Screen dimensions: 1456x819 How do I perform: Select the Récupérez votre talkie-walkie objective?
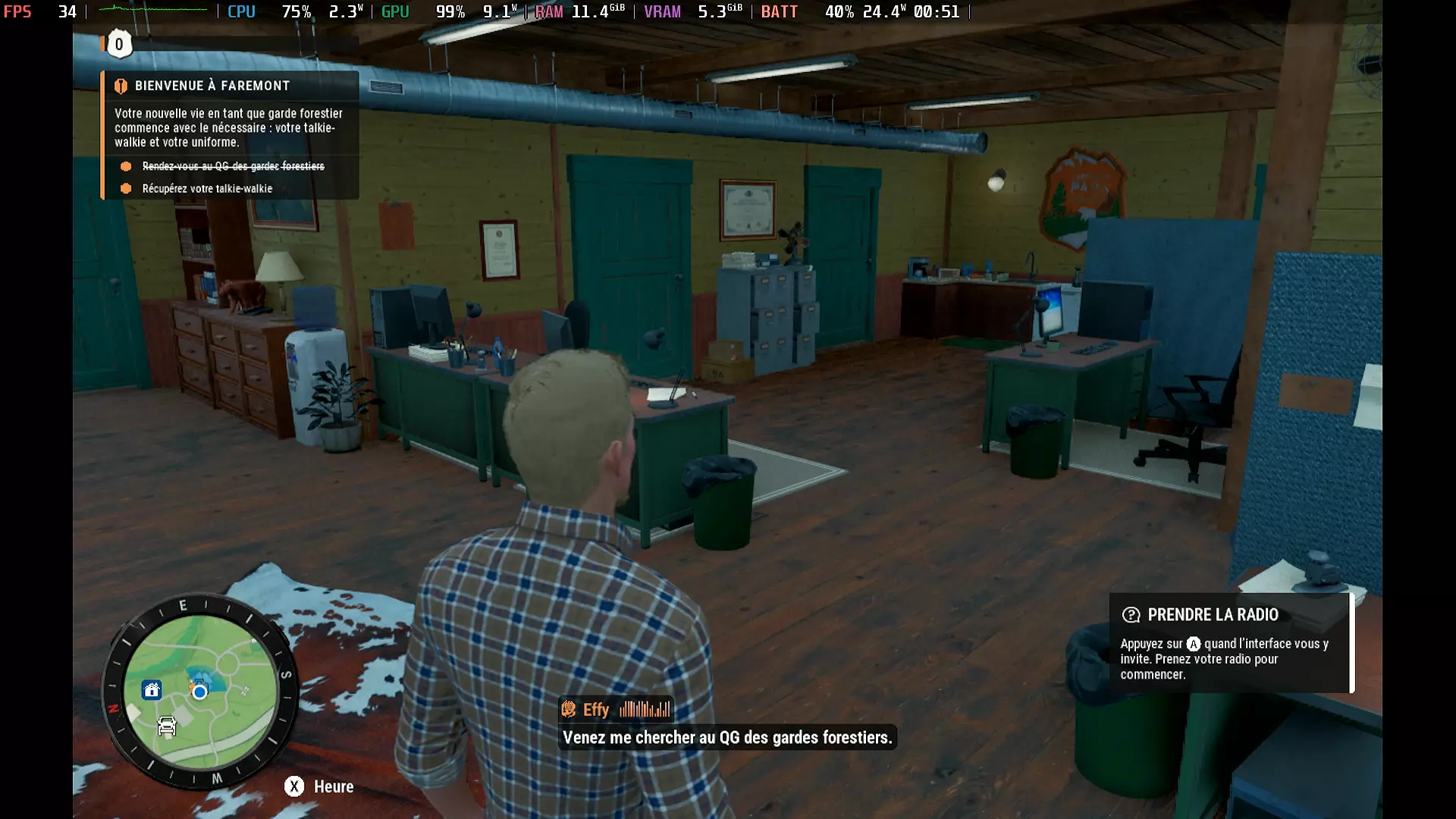tap(207, 188)
